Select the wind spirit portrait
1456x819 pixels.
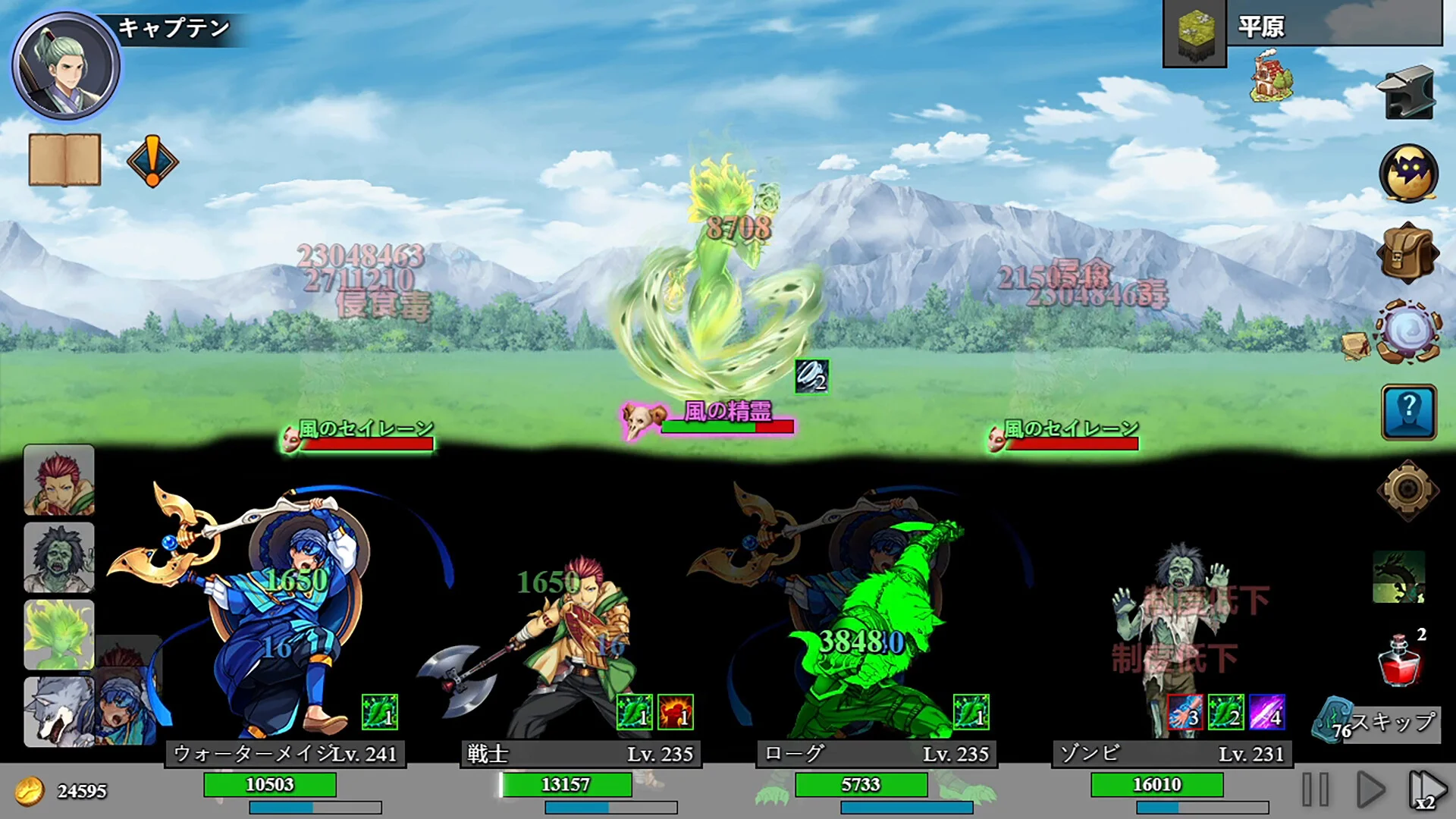coord(59,635)
